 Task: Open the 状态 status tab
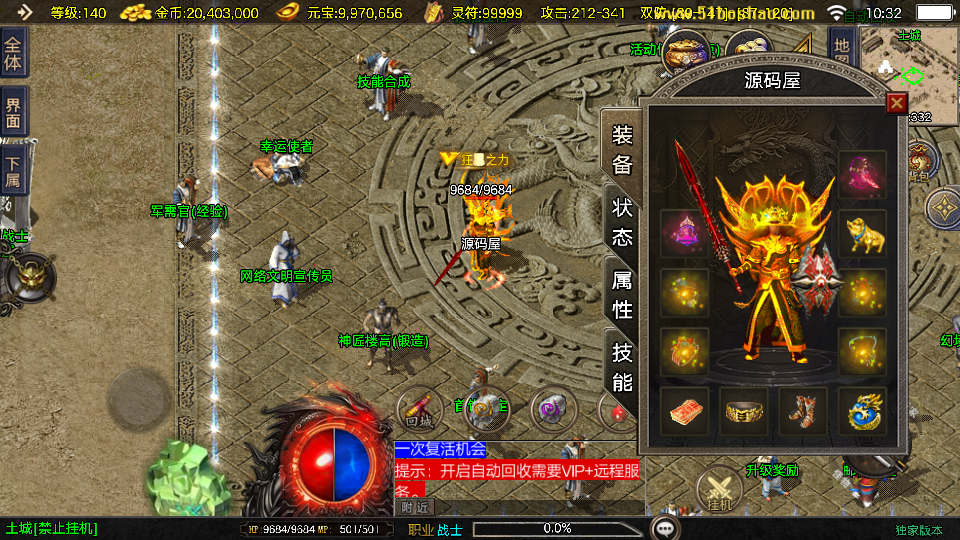pos(622,222)
